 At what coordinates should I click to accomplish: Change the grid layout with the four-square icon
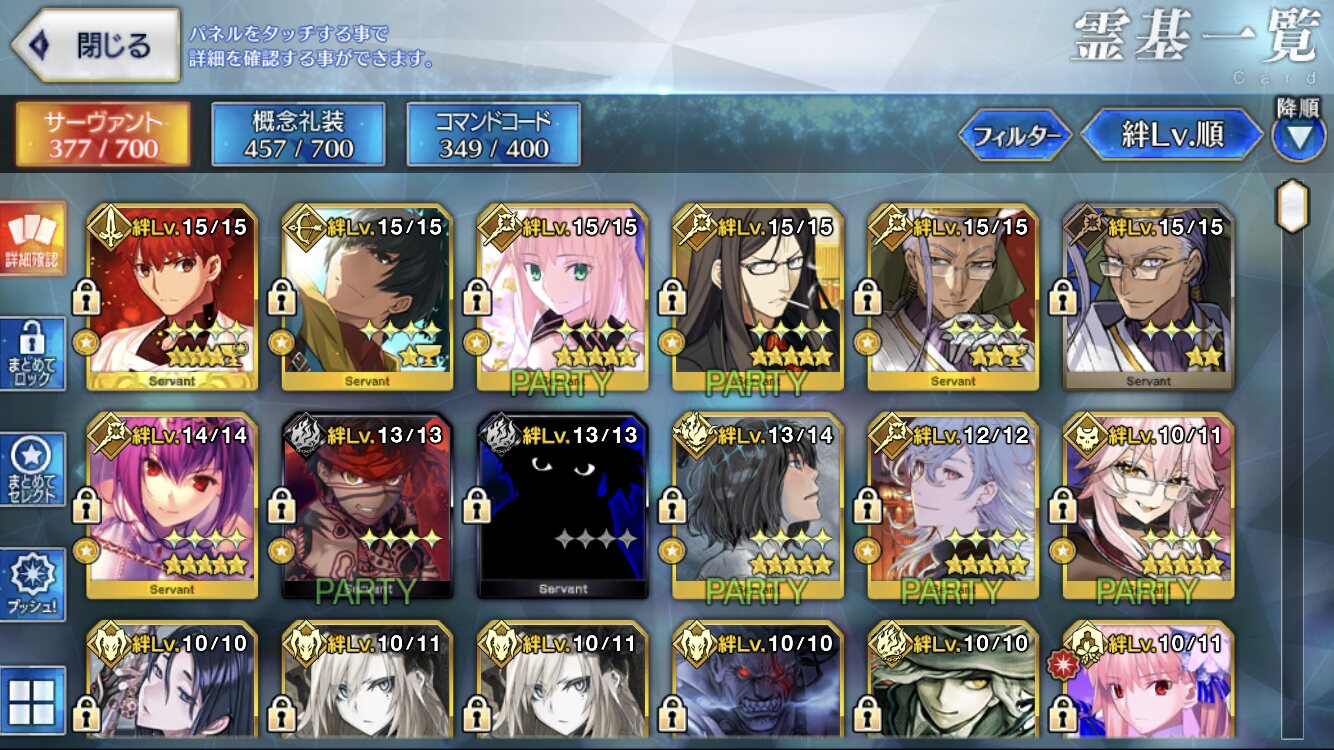pos(32,699)
